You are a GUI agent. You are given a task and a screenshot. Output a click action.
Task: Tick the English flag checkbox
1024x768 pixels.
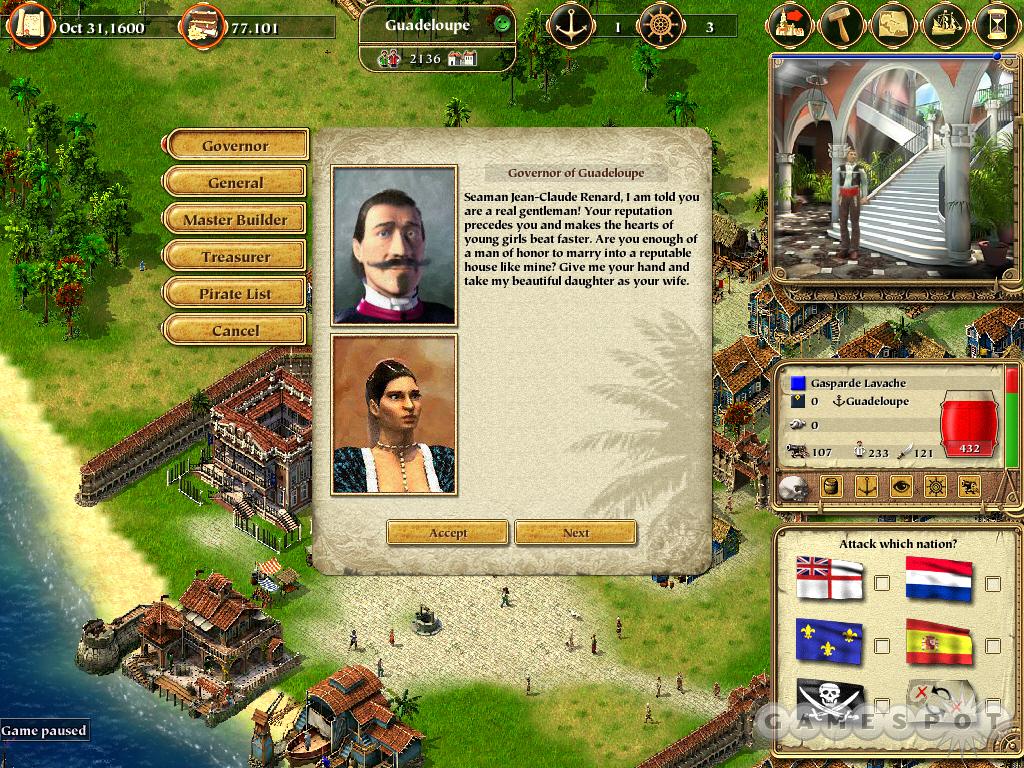[x=882, y=584]
